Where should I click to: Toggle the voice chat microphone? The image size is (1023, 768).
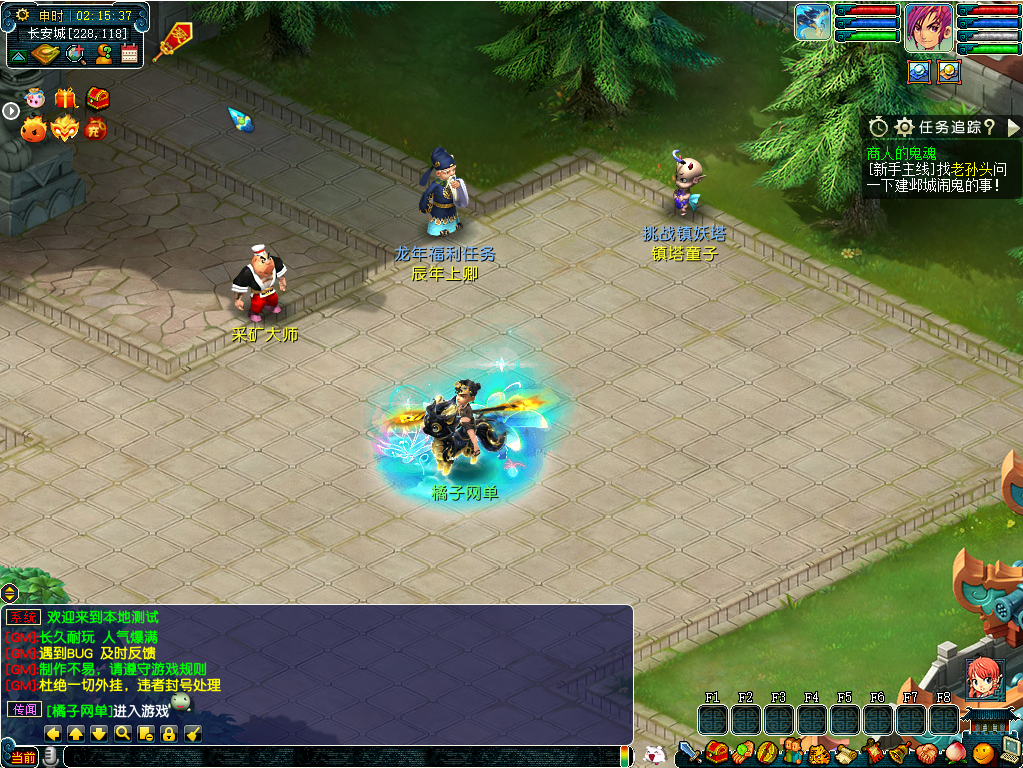(x=49, y=757)
